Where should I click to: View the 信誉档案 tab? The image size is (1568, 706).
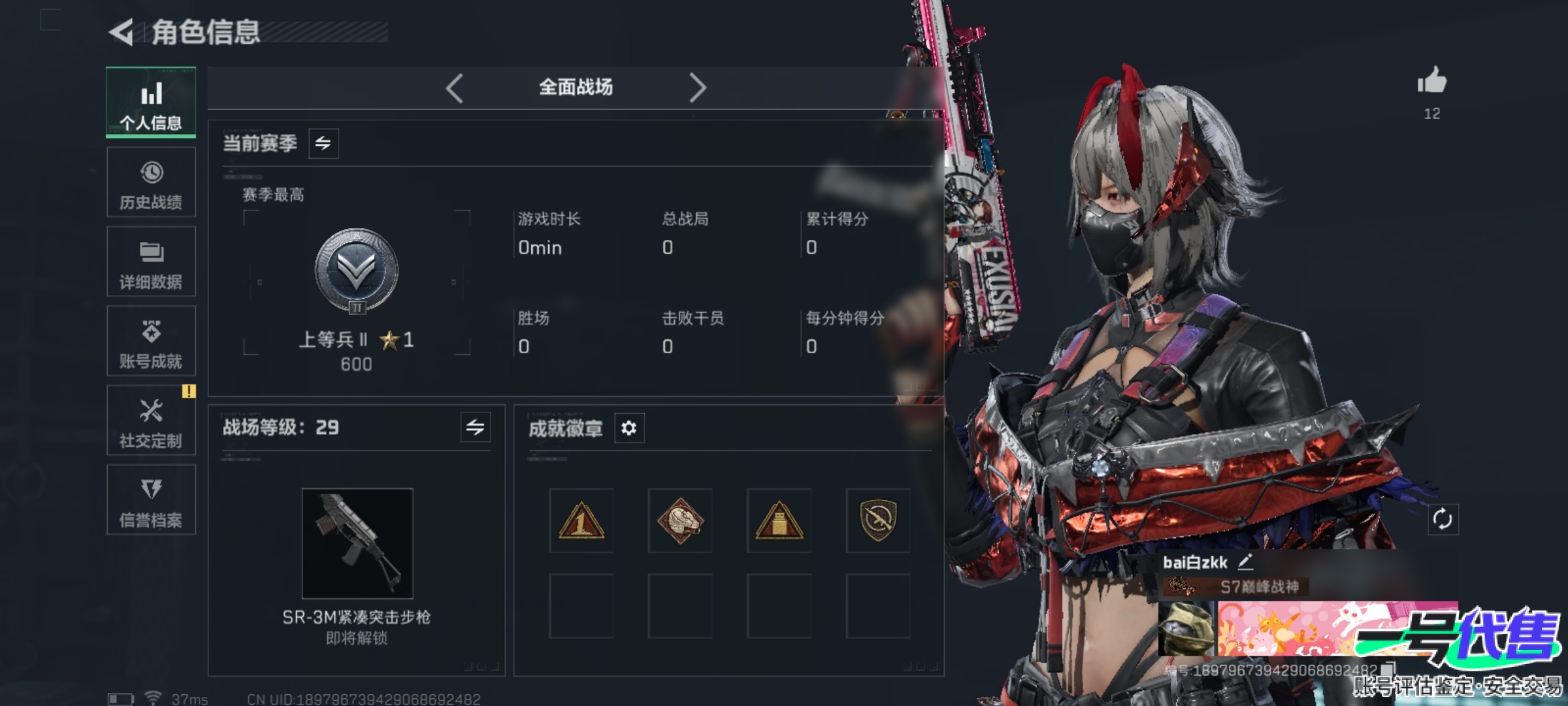151,501
